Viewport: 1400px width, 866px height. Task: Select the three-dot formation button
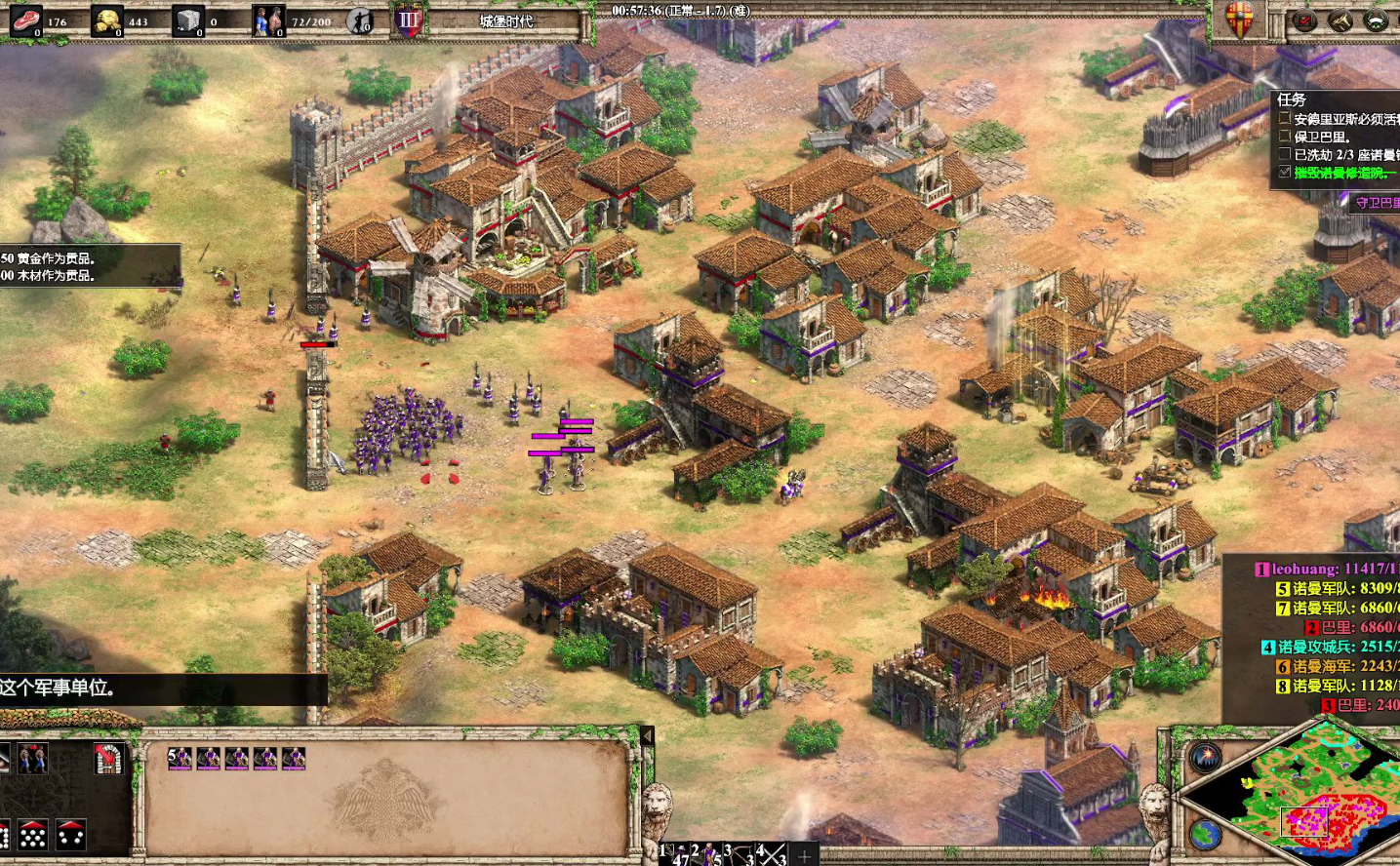pyautogui.click(x=70, y=835)
